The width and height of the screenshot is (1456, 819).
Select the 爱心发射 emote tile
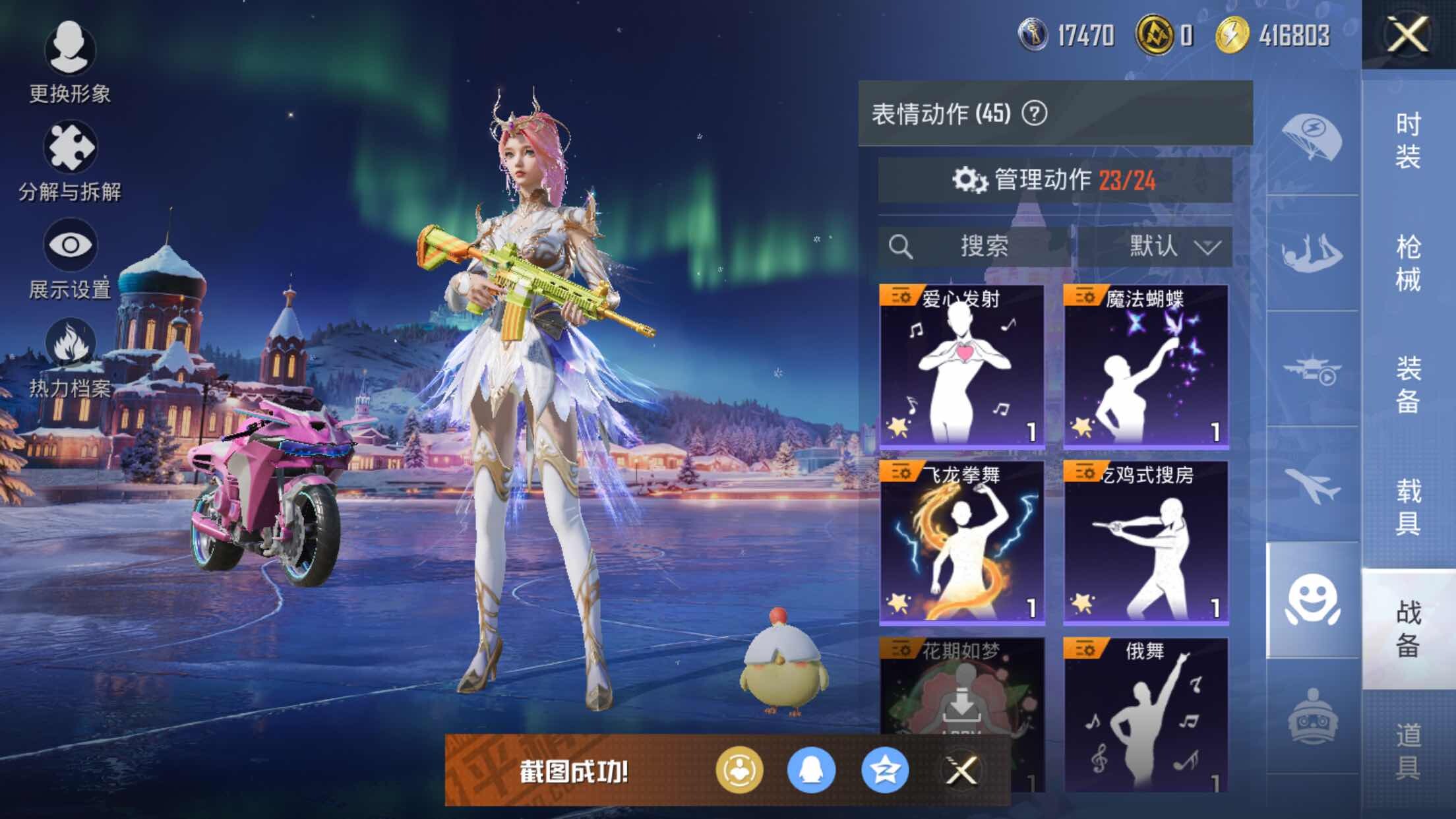click(961, 366)
